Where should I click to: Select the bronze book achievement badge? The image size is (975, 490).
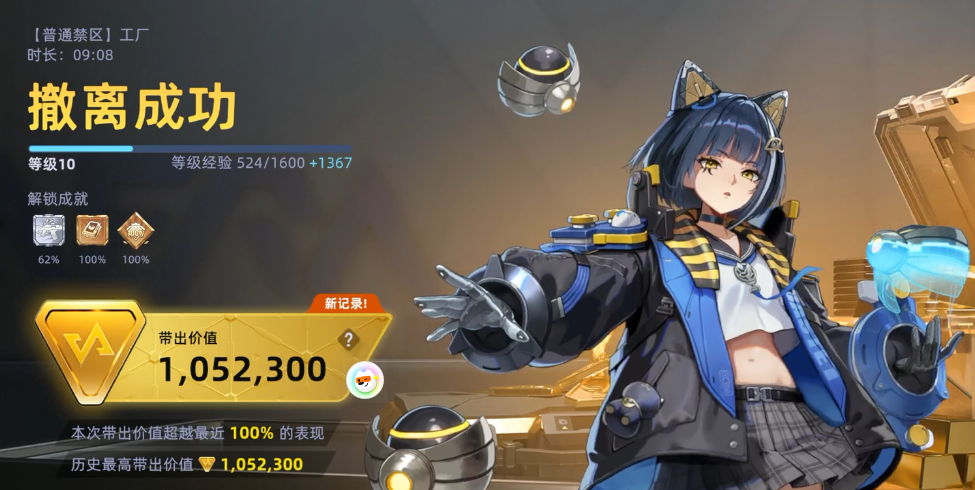click(92, 230)
